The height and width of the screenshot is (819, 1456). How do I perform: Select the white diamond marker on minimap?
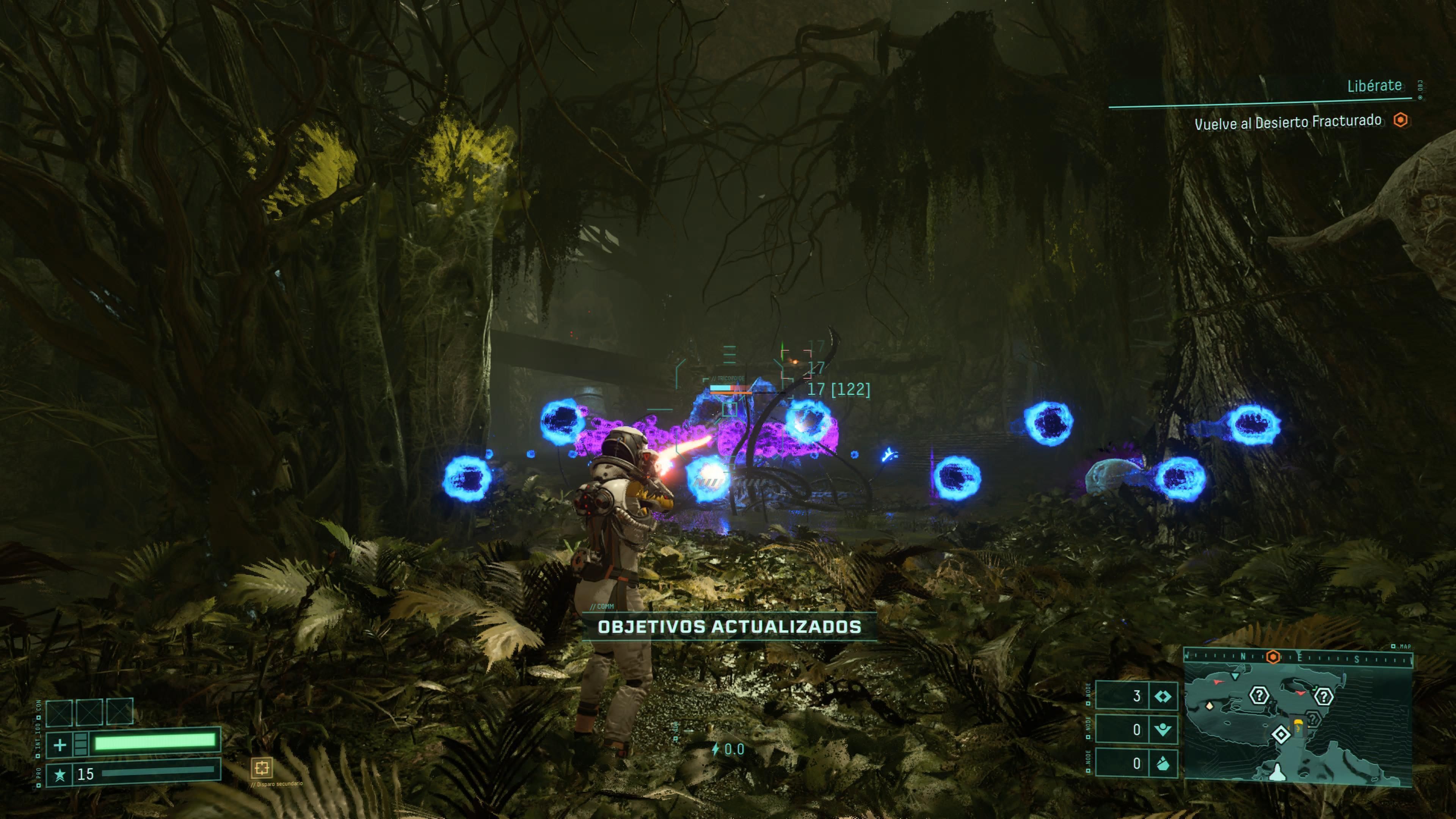pyautogui.click(x=1281, y=734)
